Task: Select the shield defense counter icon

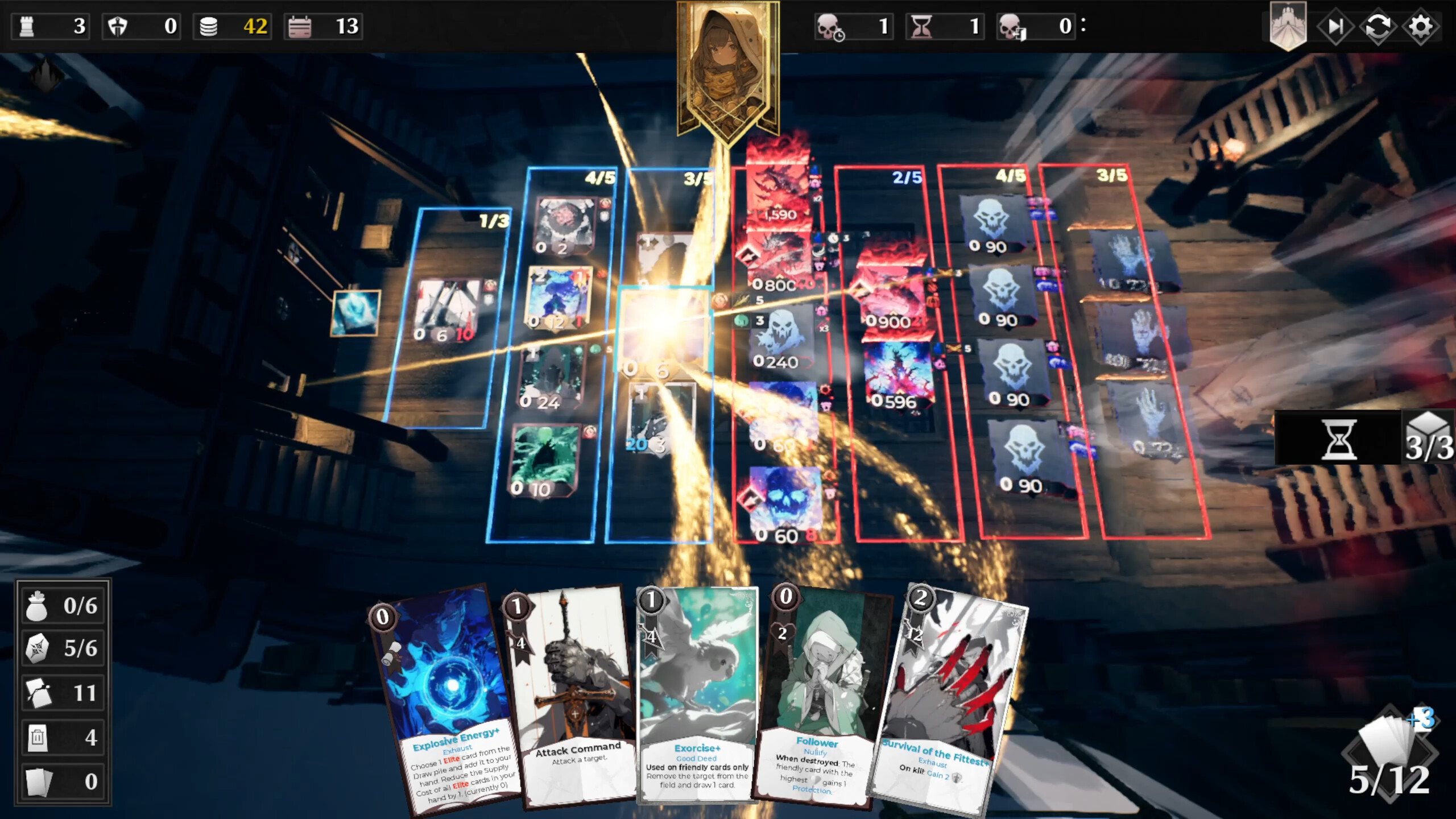Action: point(117,26)
